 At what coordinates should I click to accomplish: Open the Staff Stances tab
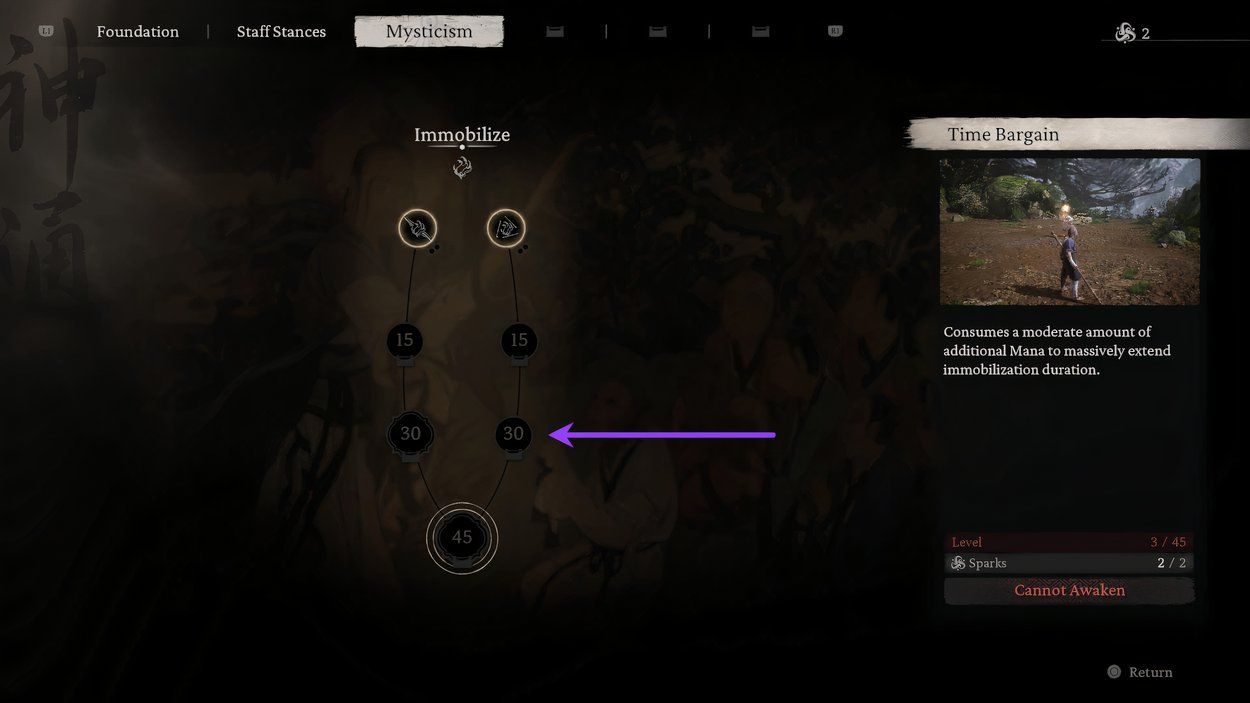(281, 32)
